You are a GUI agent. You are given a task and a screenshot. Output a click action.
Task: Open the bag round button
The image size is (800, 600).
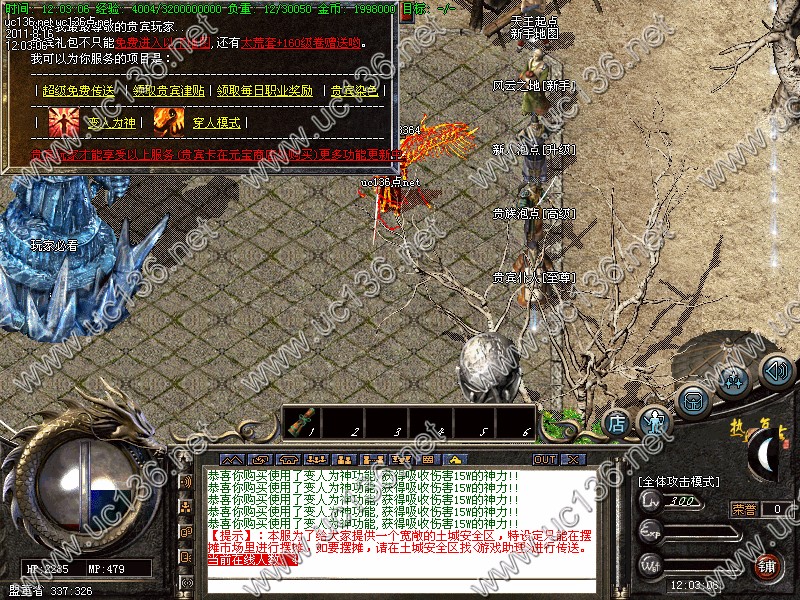tap(693, 401)
